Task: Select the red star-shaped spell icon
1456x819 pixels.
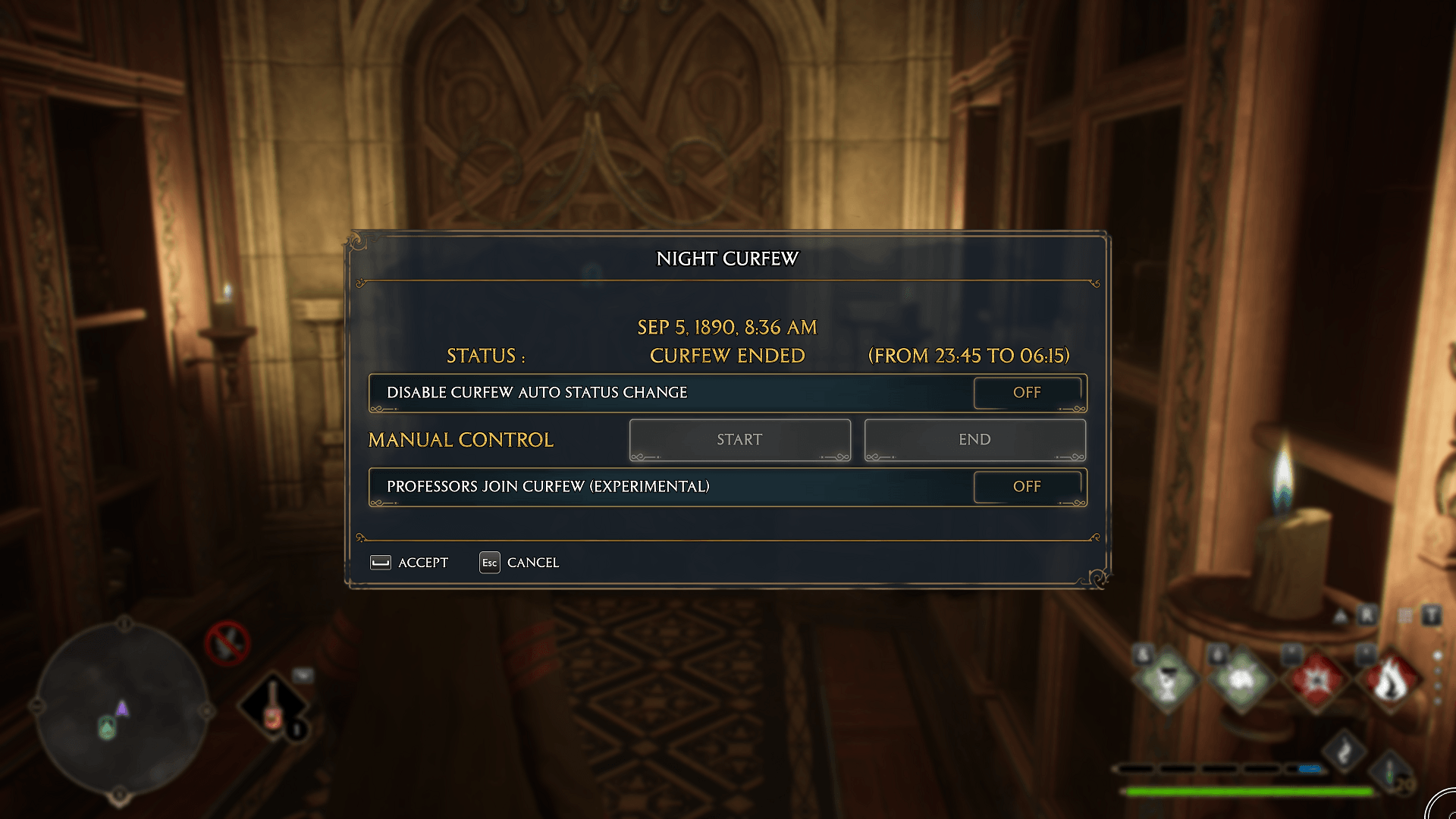Action: [1316, 679]
